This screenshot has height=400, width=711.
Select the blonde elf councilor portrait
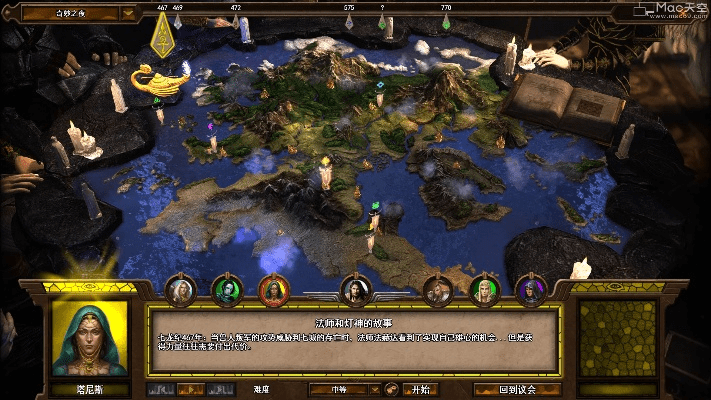tap(485, 290)
